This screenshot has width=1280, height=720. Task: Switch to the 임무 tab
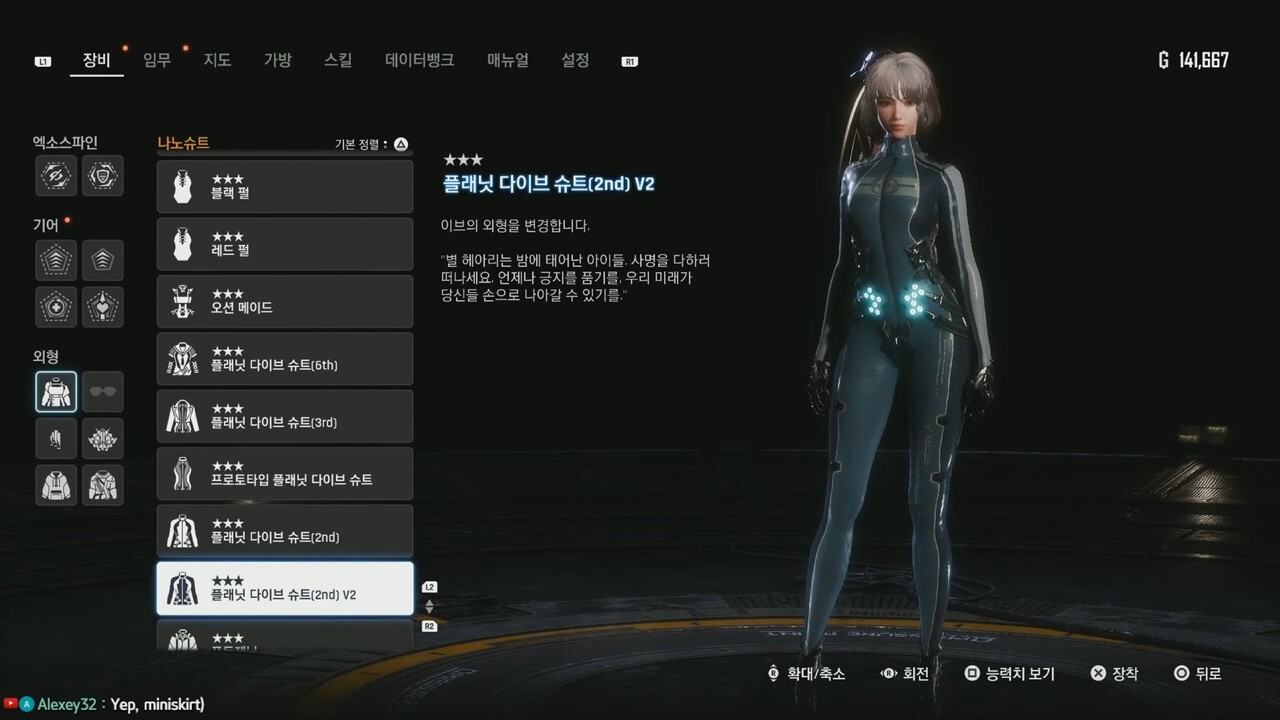(x=156, y=60)
